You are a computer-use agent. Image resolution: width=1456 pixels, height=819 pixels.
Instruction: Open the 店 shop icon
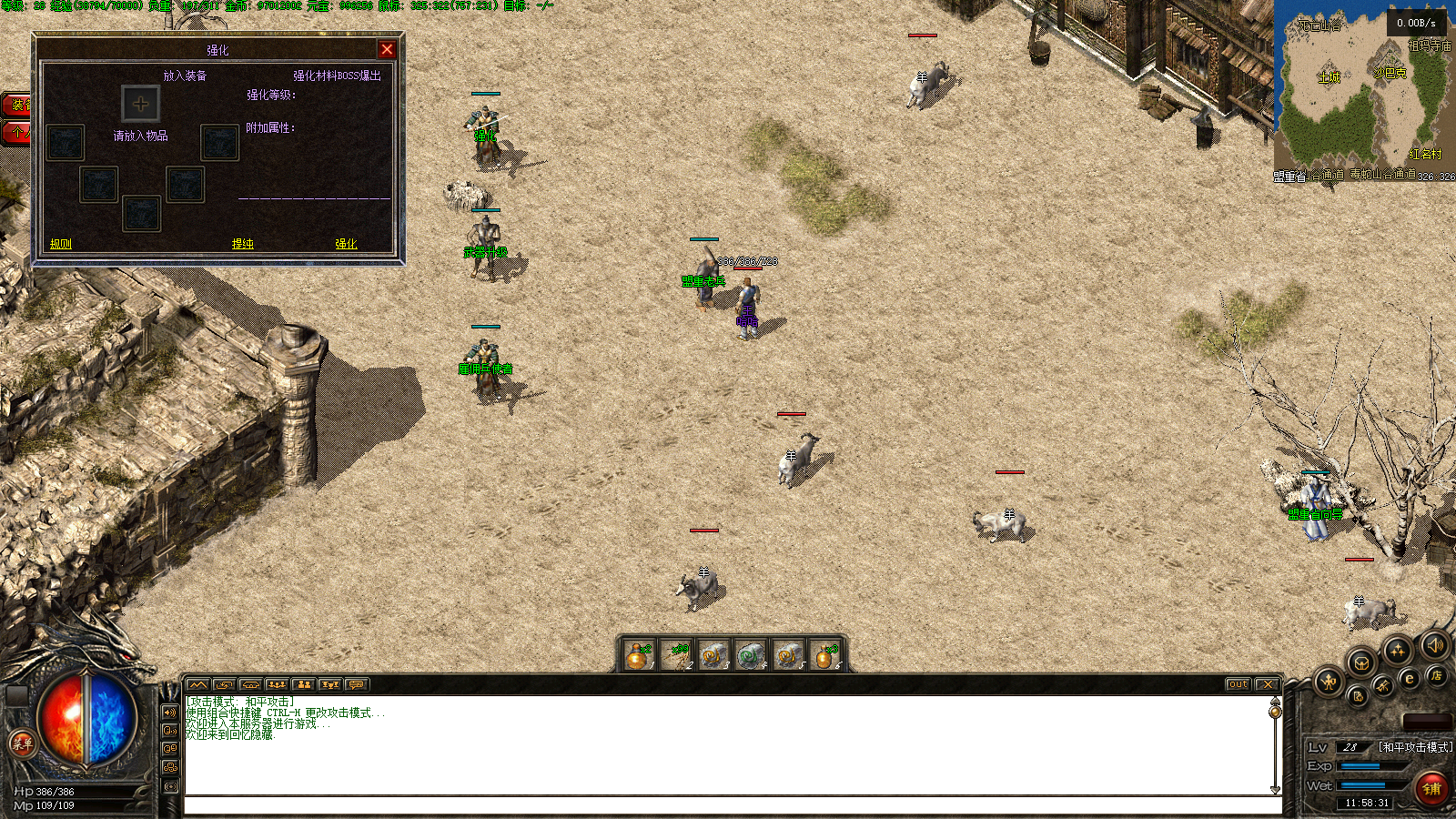pyautogui.click(x=1436, y=675)
